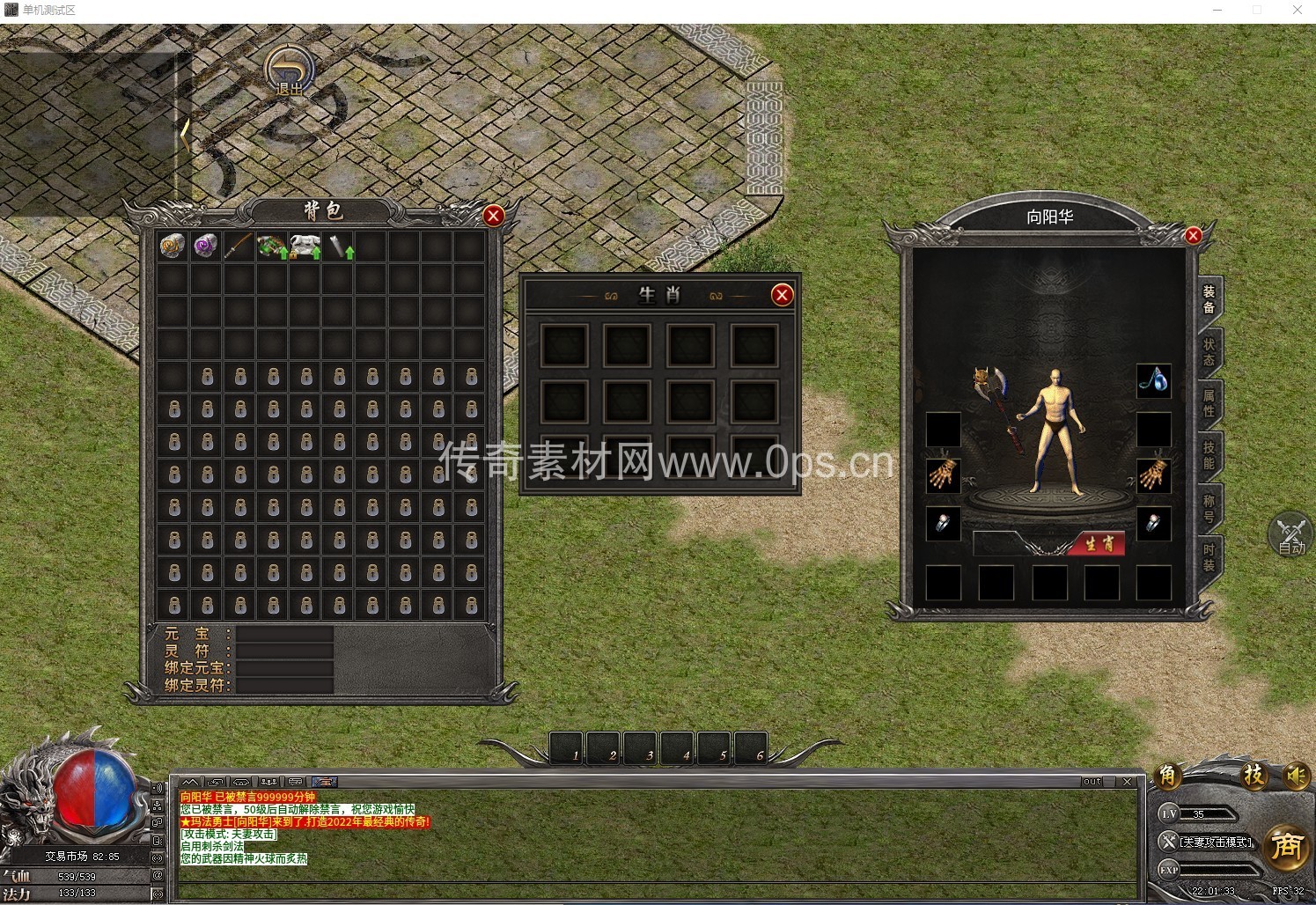1316x905 pixels.
Task: Close the 向阳华 character panel
Action: click(1193, 235)
